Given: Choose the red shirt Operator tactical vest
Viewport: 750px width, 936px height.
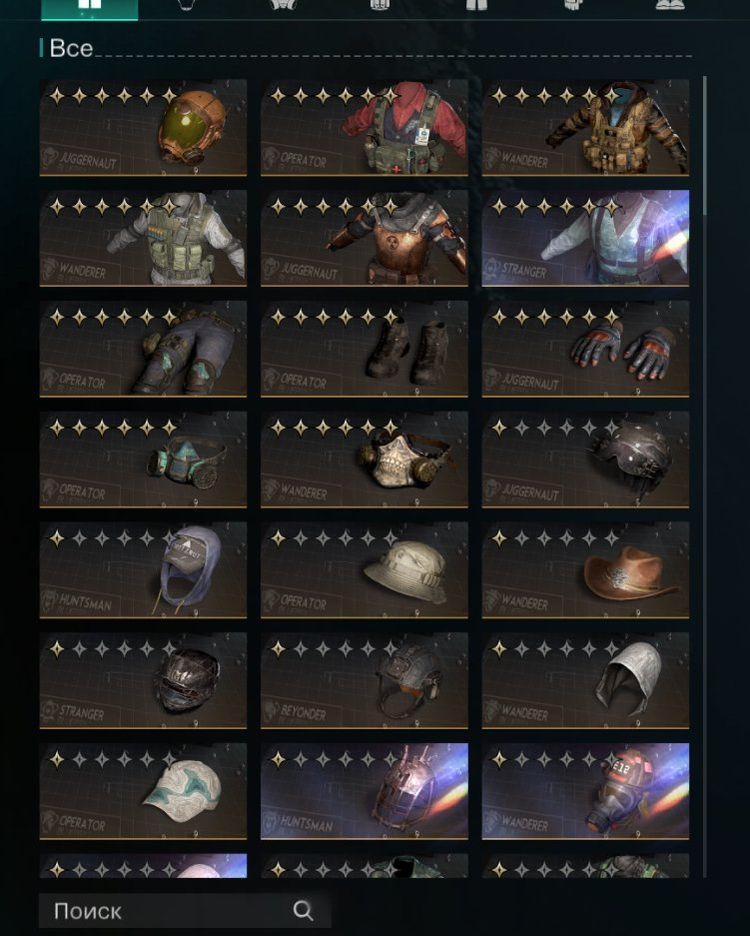Looking at the screenshot, I should pyautogui.click(x=364, y=128).
